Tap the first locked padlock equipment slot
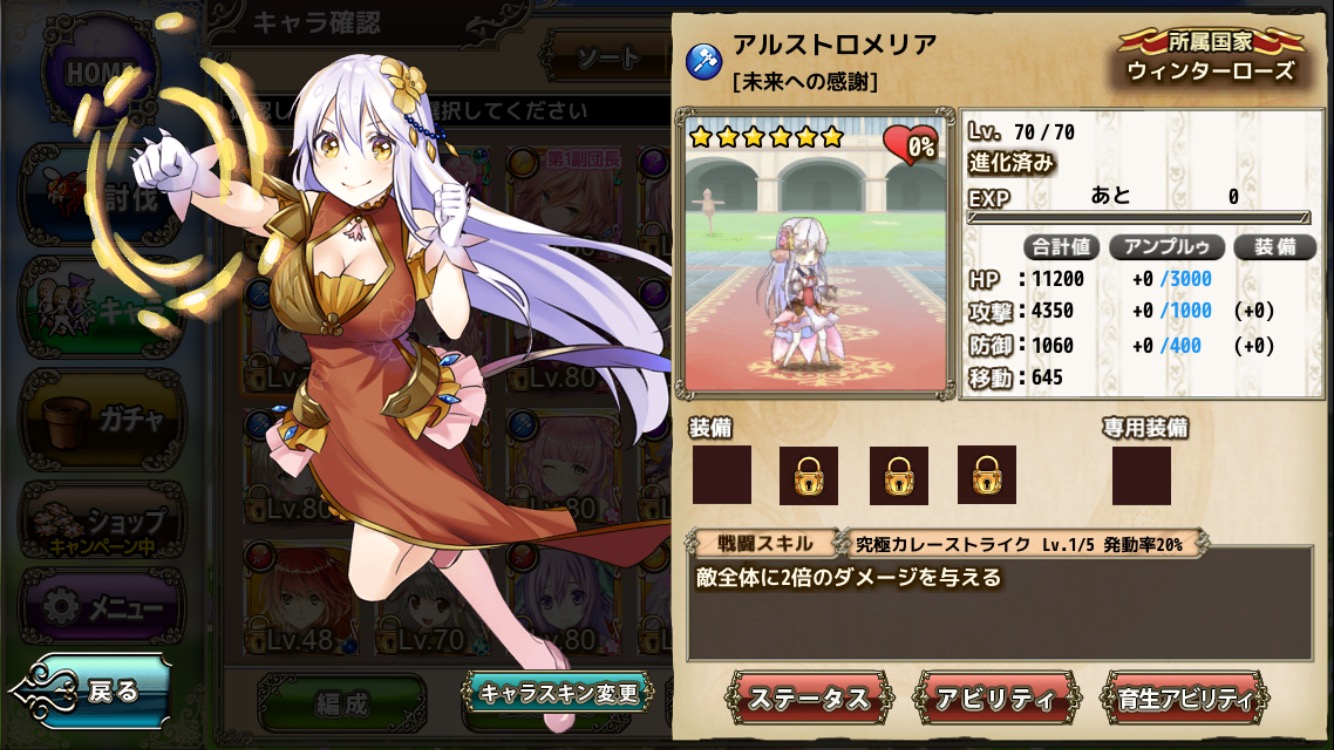This screenshot has width=1334, height=750. (x=812, y=476)
